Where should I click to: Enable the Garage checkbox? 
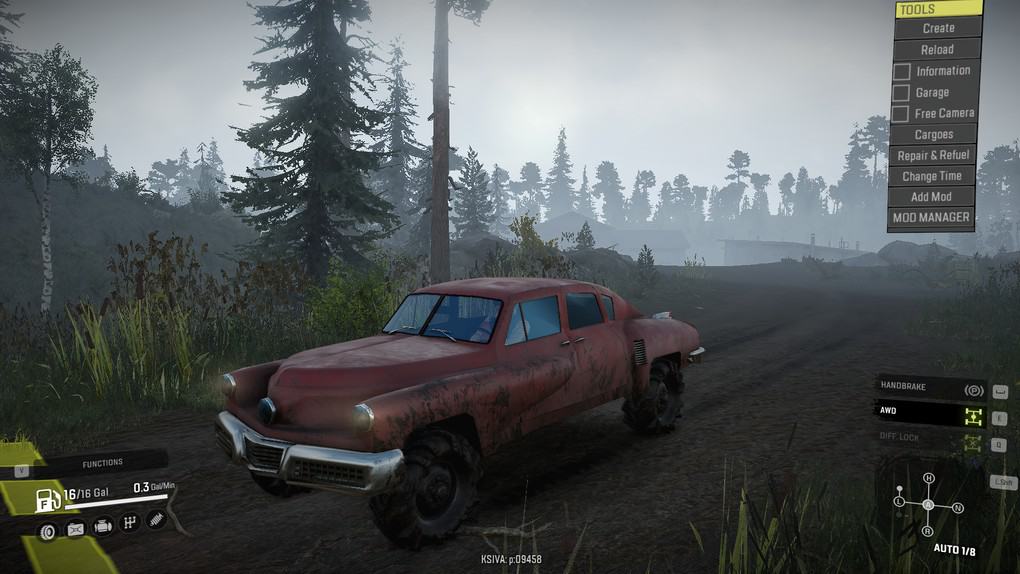pyautogui.click(x=902, y=93)
